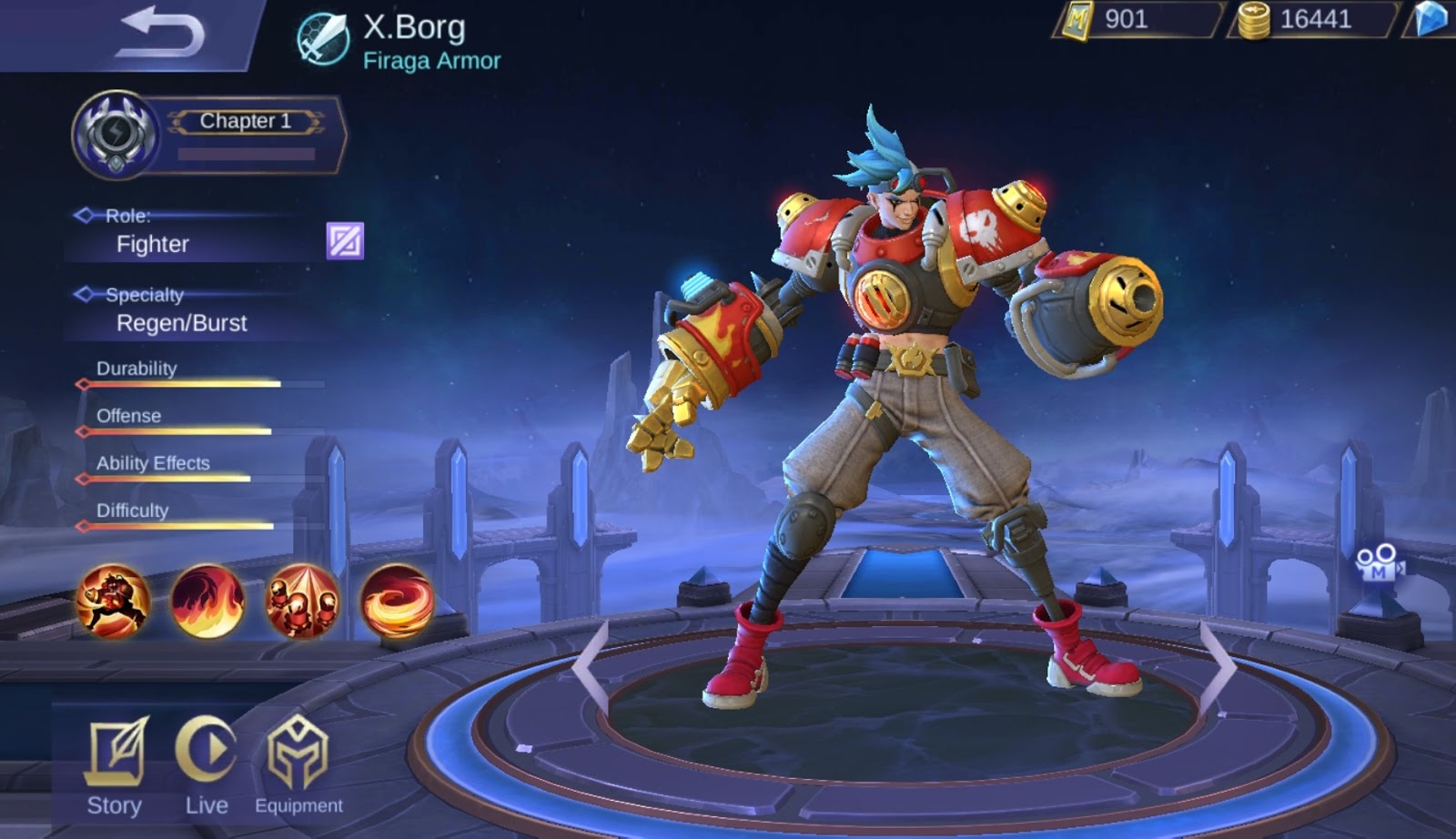This screenshot has width=1456, height=839.
Task: Expand the Specialty Regen/Burst entry
Action: coord(181,323)
